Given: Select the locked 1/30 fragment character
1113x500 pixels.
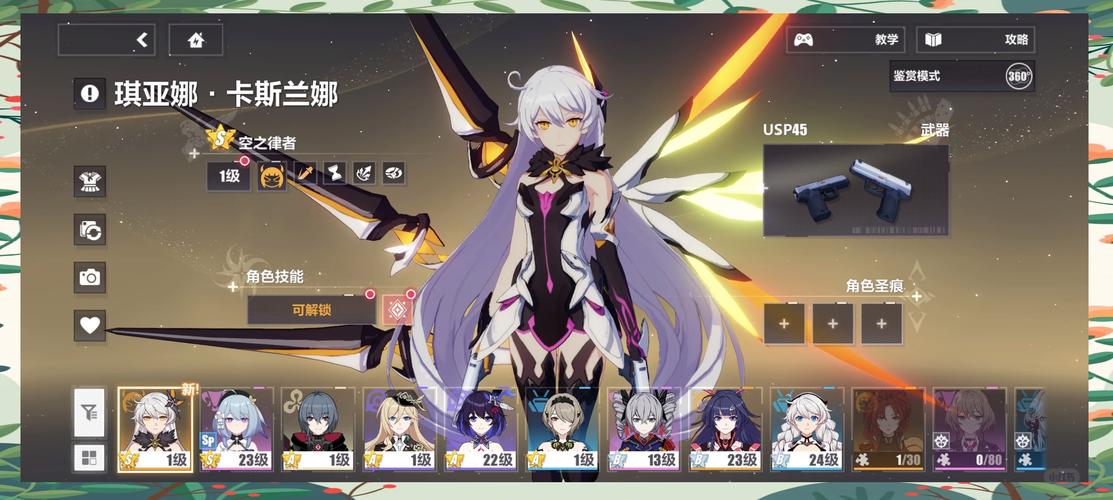Looking at the screenshot, I should point(889,430).
